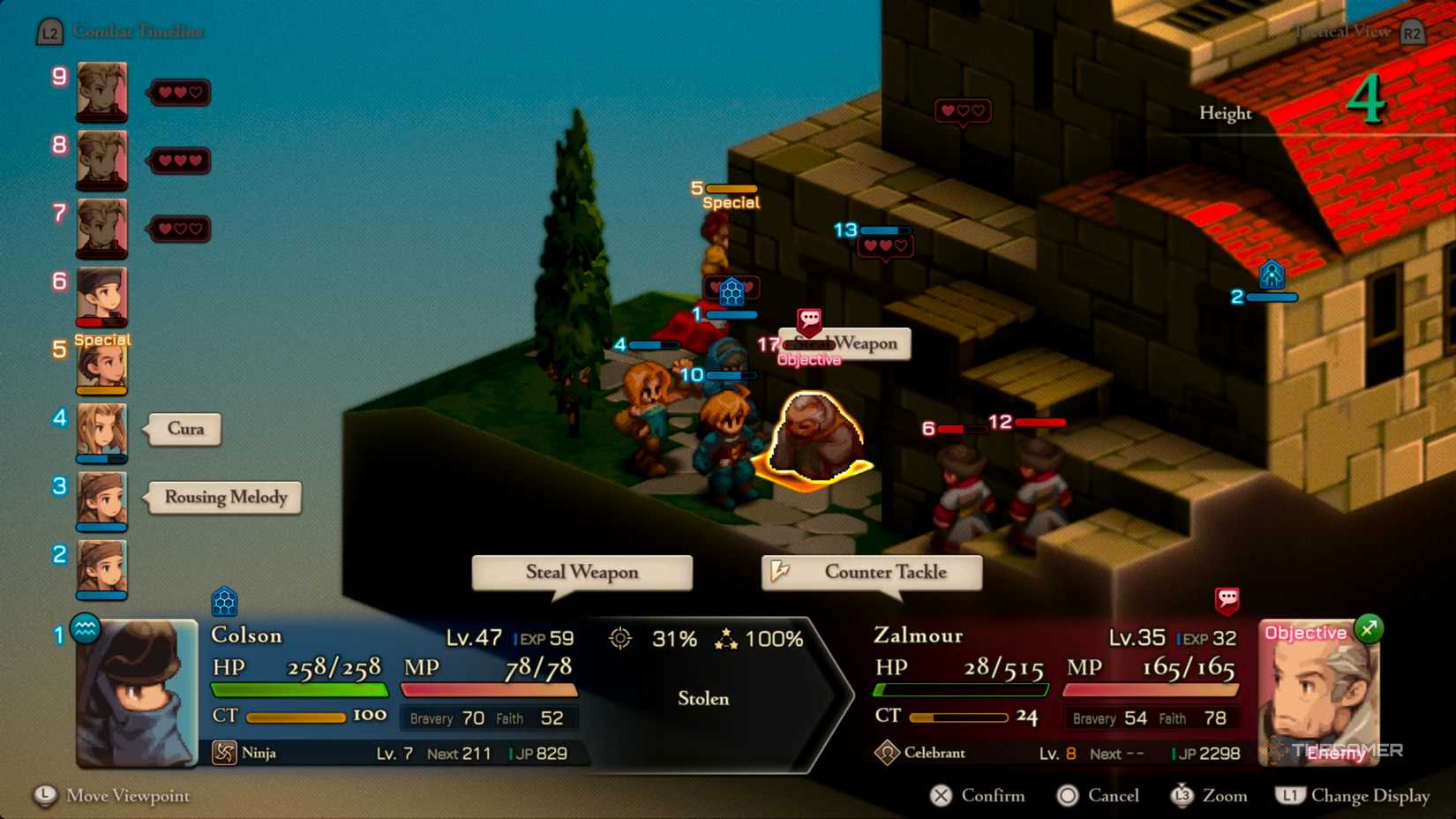Click Colson's ninja portrait
Image resolution: width=1456 pixels, height=819 pixels.
tap(137, 693)
